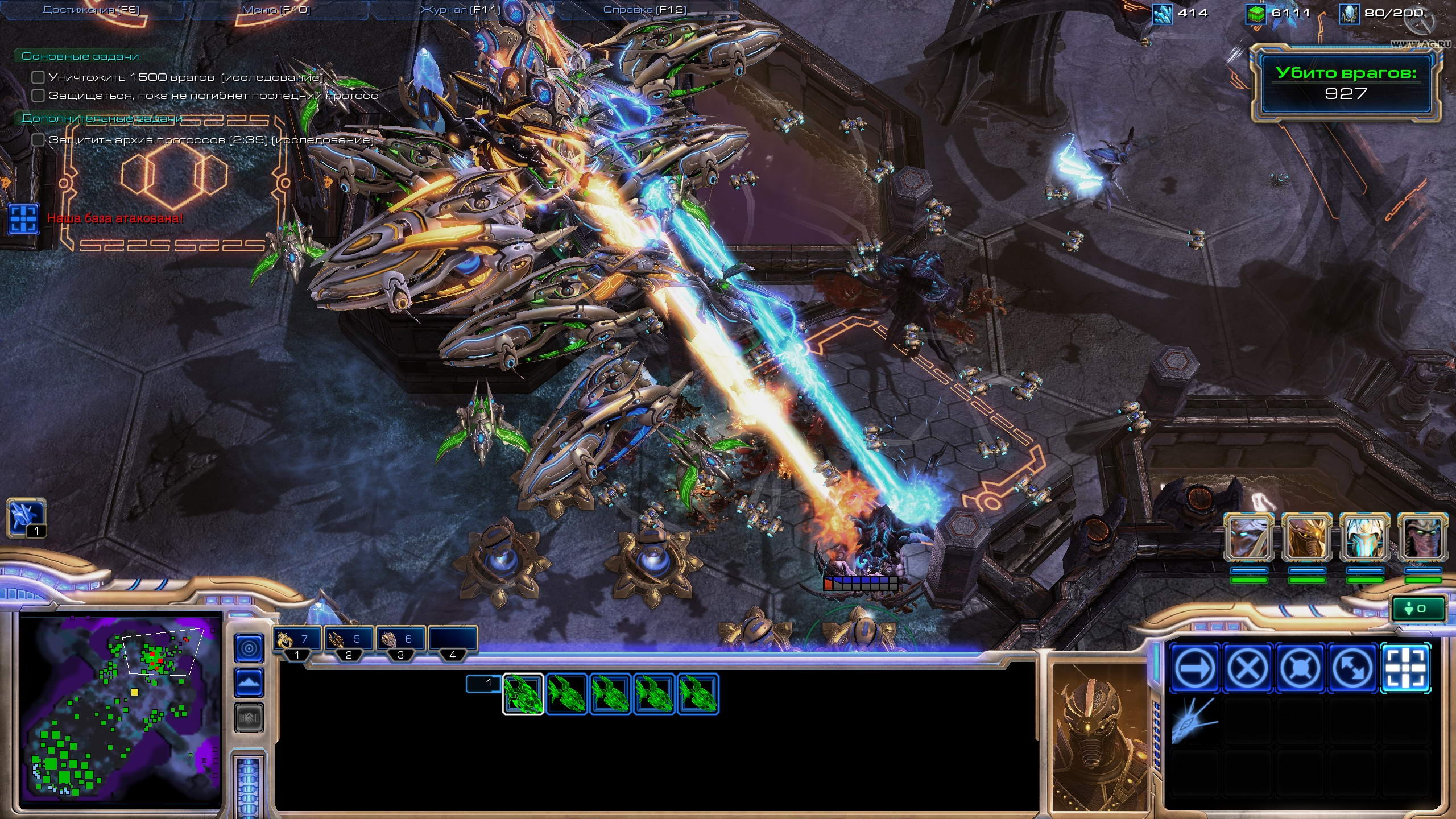The height and width of the screenshot is (819, 1456).
Task: Open the Достижения (F9) achievements menu
Action: coord(91,10)
